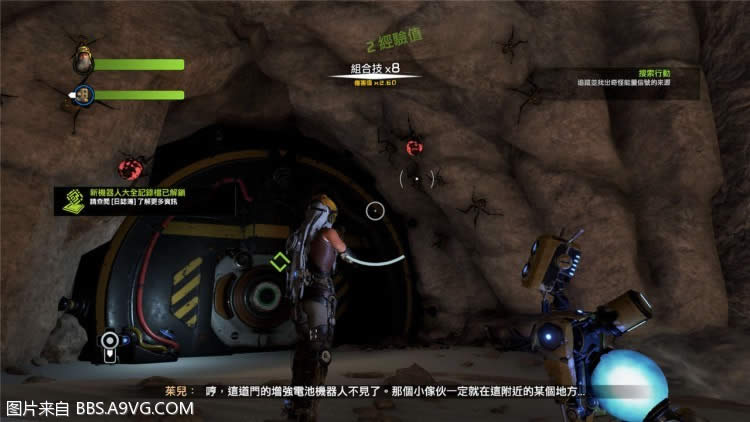
Task: Click Joule's character portrait
Action: point(82,61)
